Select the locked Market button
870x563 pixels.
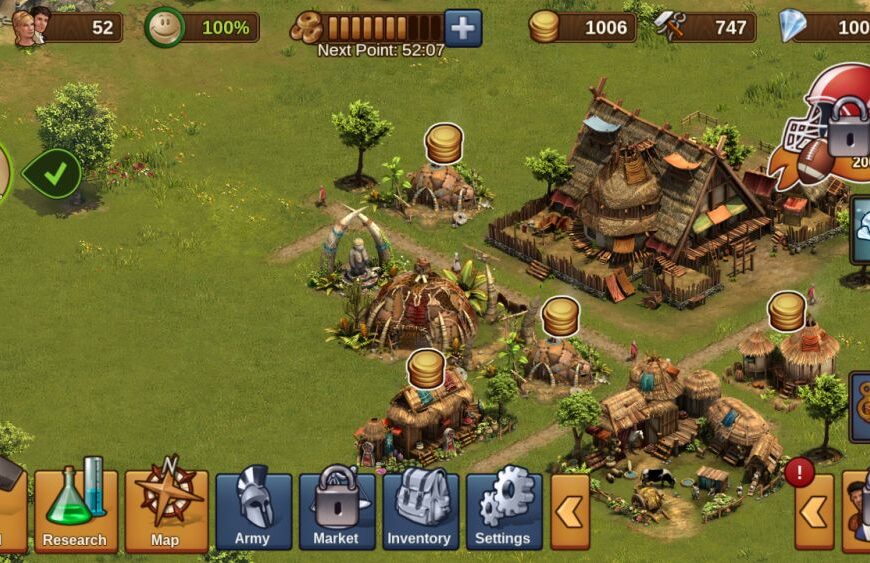337,511
